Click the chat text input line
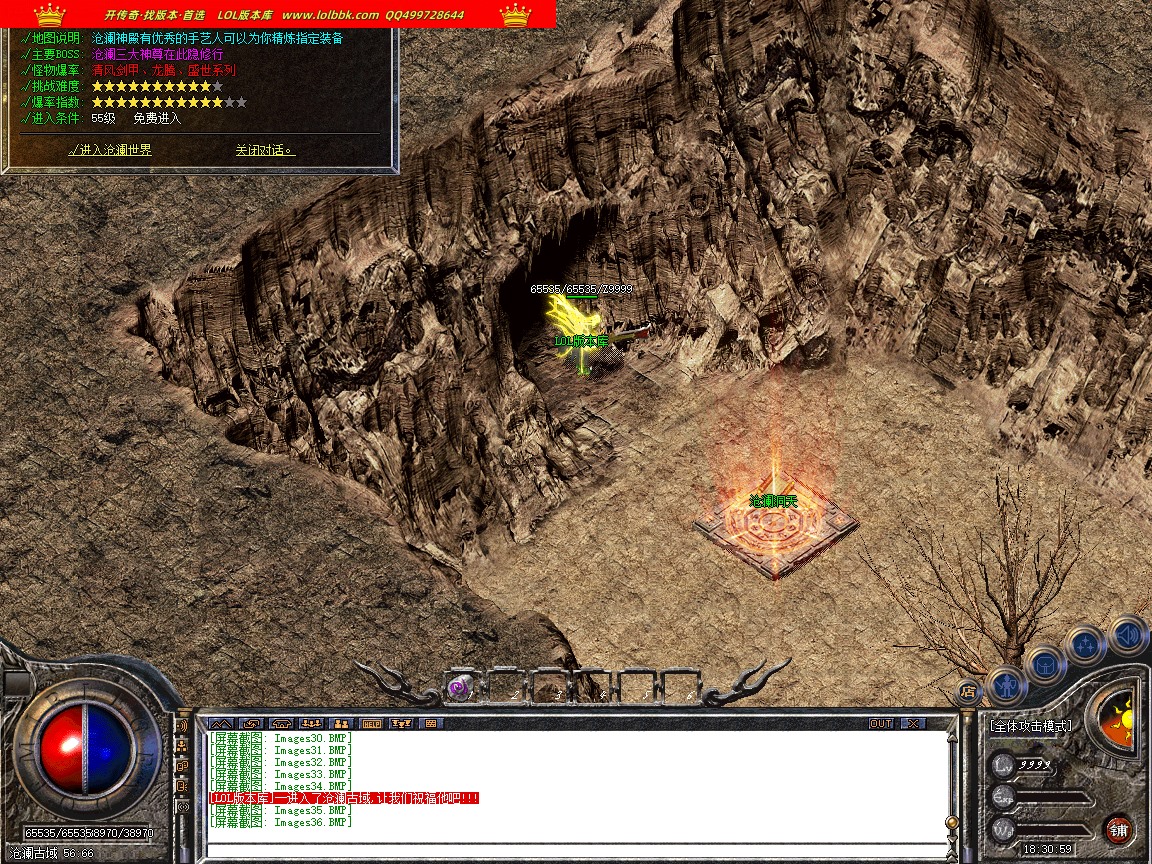This screenshot has height=864, width=1152. [575, 851]
